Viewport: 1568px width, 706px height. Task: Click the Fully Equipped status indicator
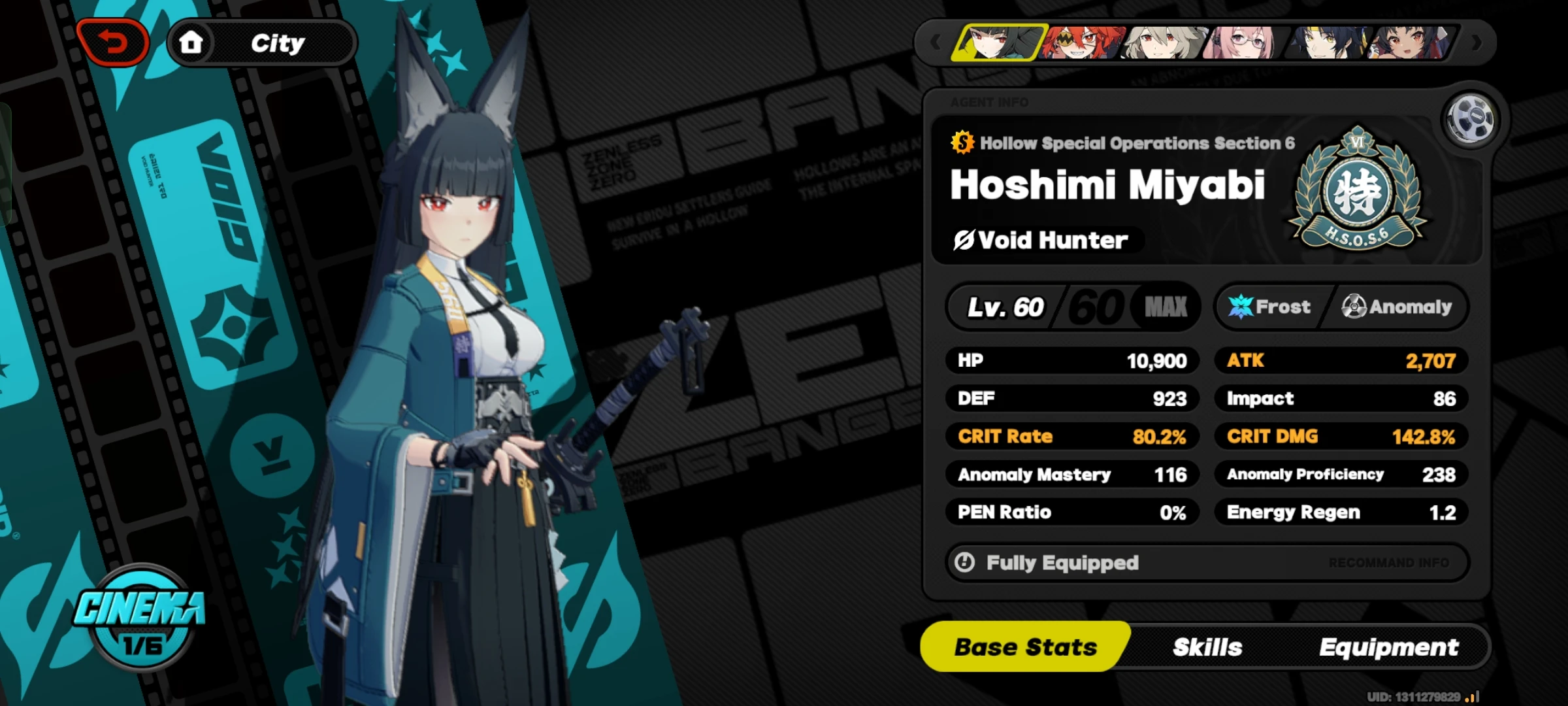tap(1045, 562)
